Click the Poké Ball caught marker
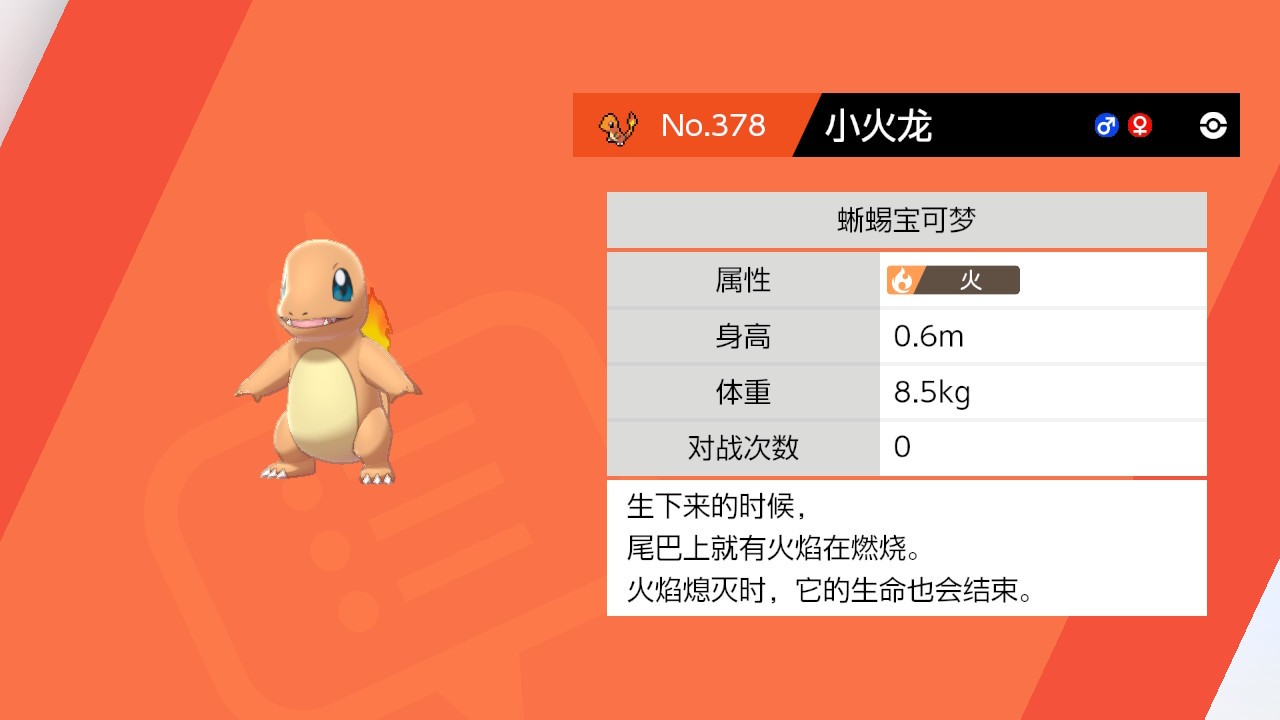This screenshot has width=1280, height=720. (x=1213, y=125)
